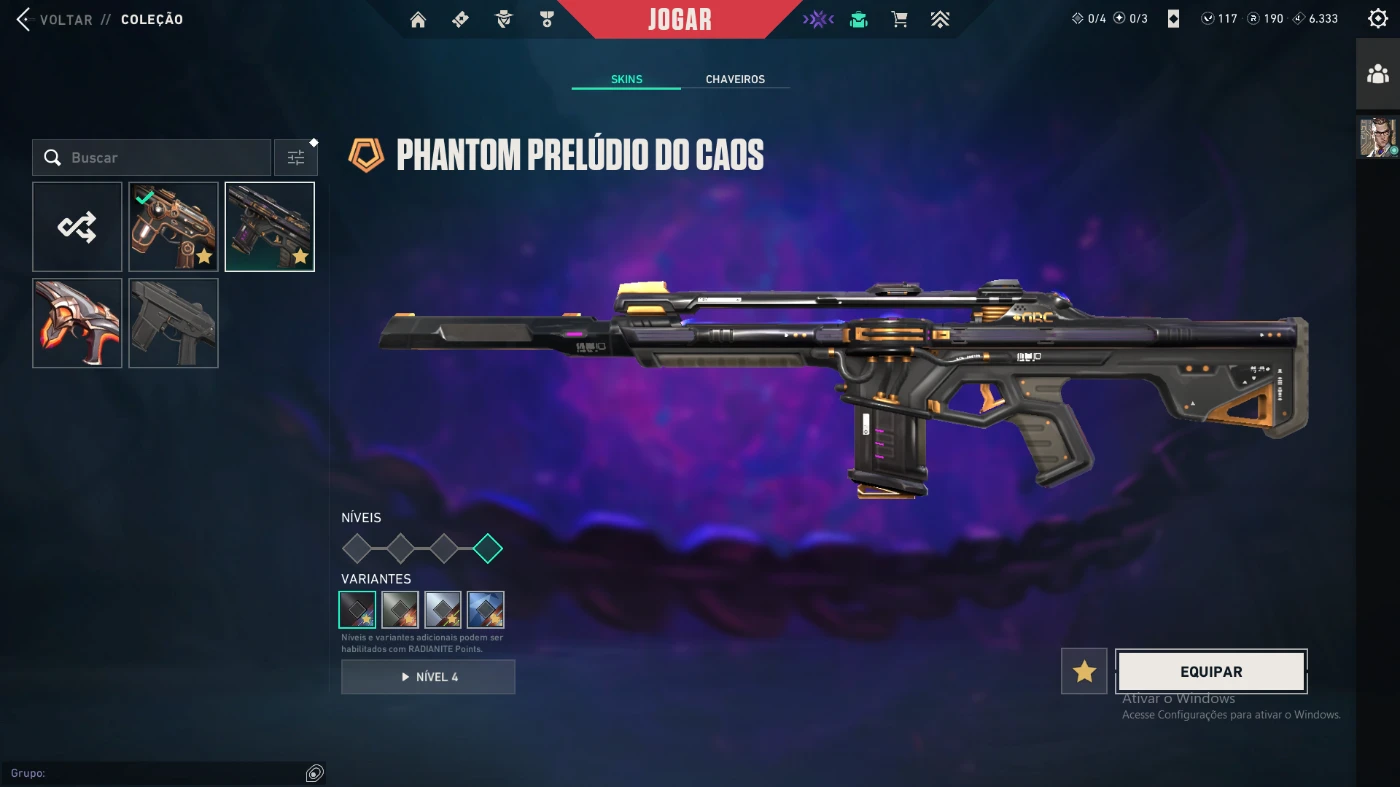Screen dimensions: 1400x787
Task: Equip the skin with the EQUIPAR button
Action: pos(1211,672)
